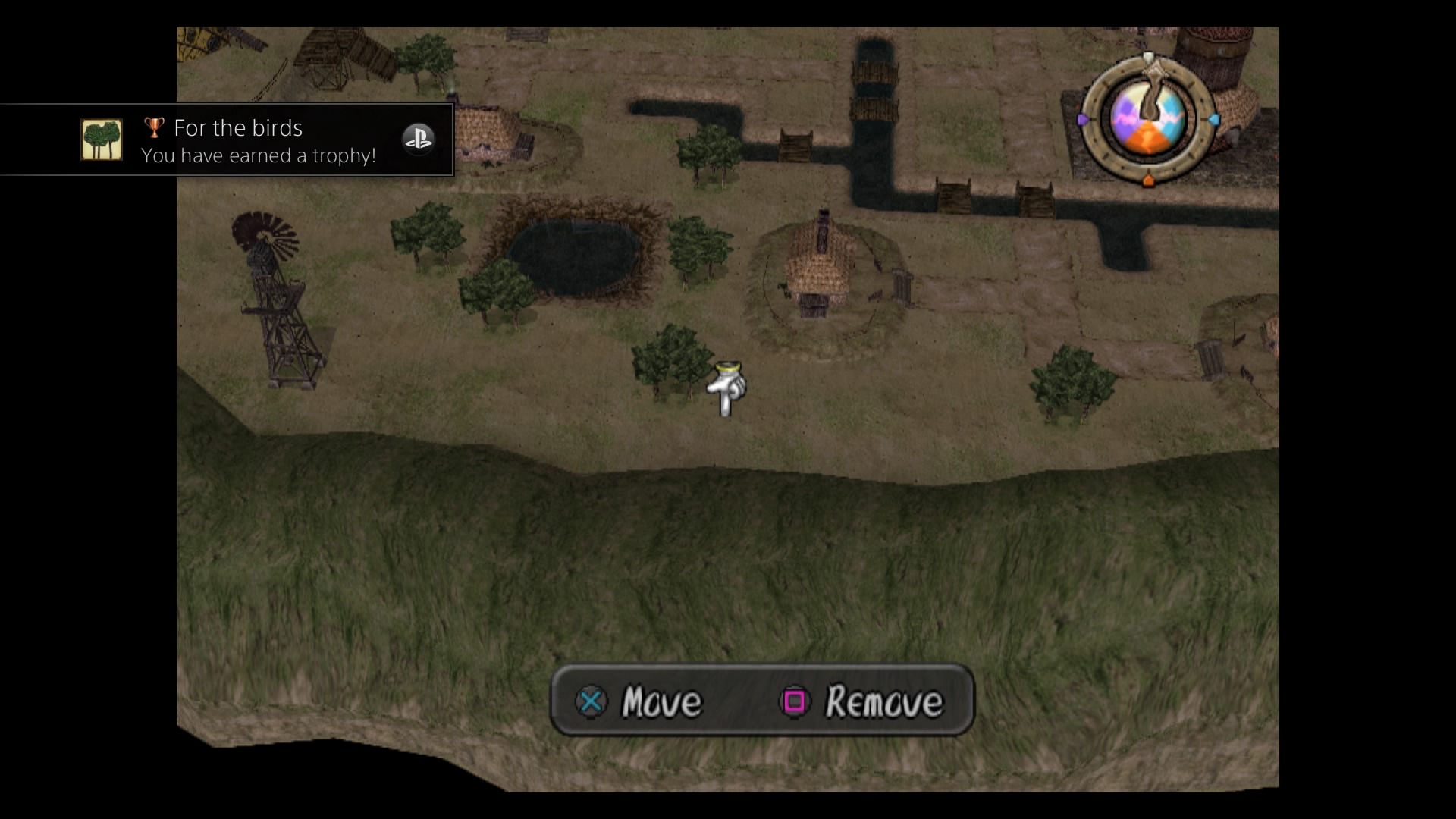1456x819 pixels.
Task: Open the Move/Remove command bar
Action: pos(762,701)
